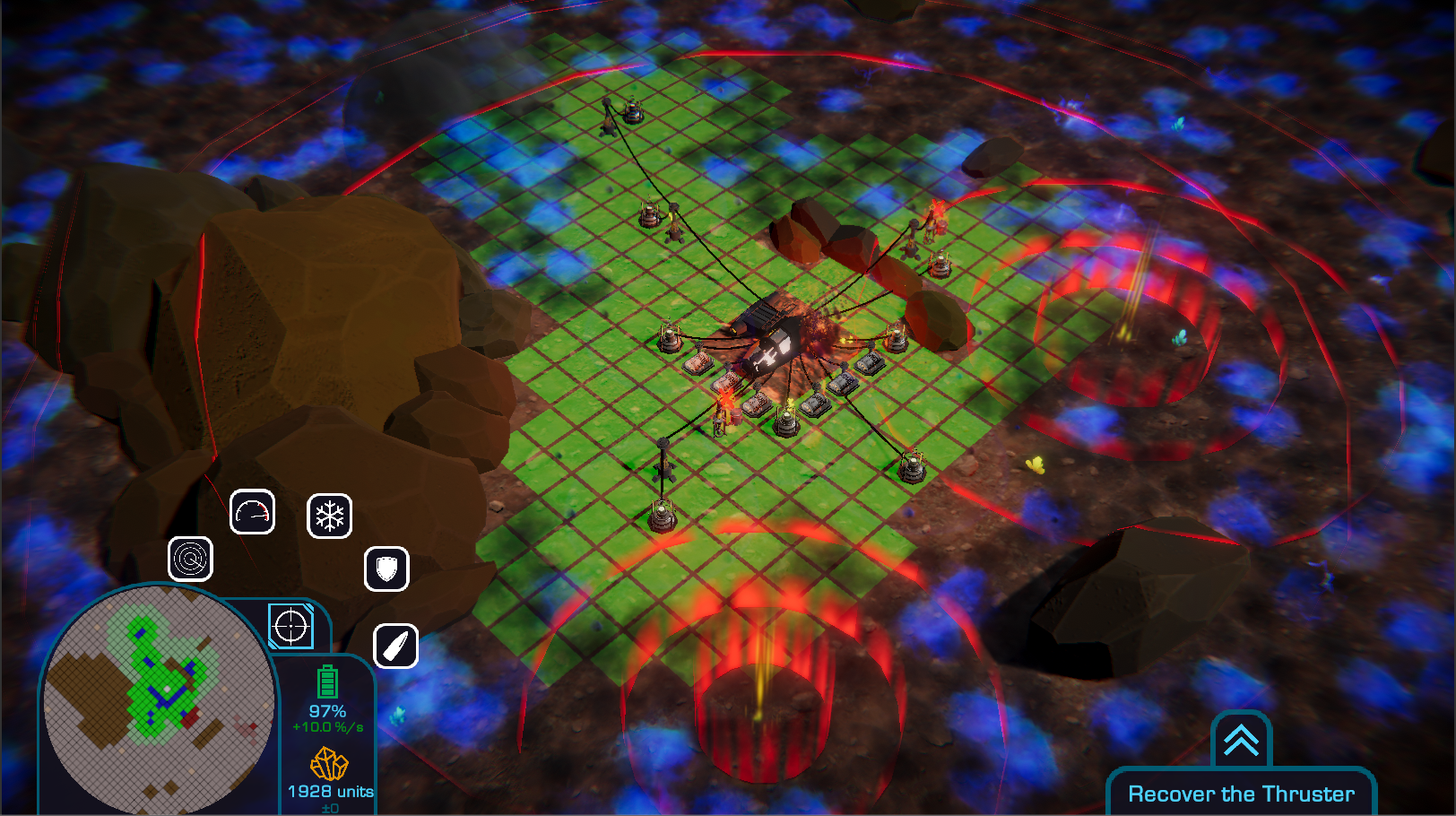Select the speedometer gauge icon

(252, 512)
